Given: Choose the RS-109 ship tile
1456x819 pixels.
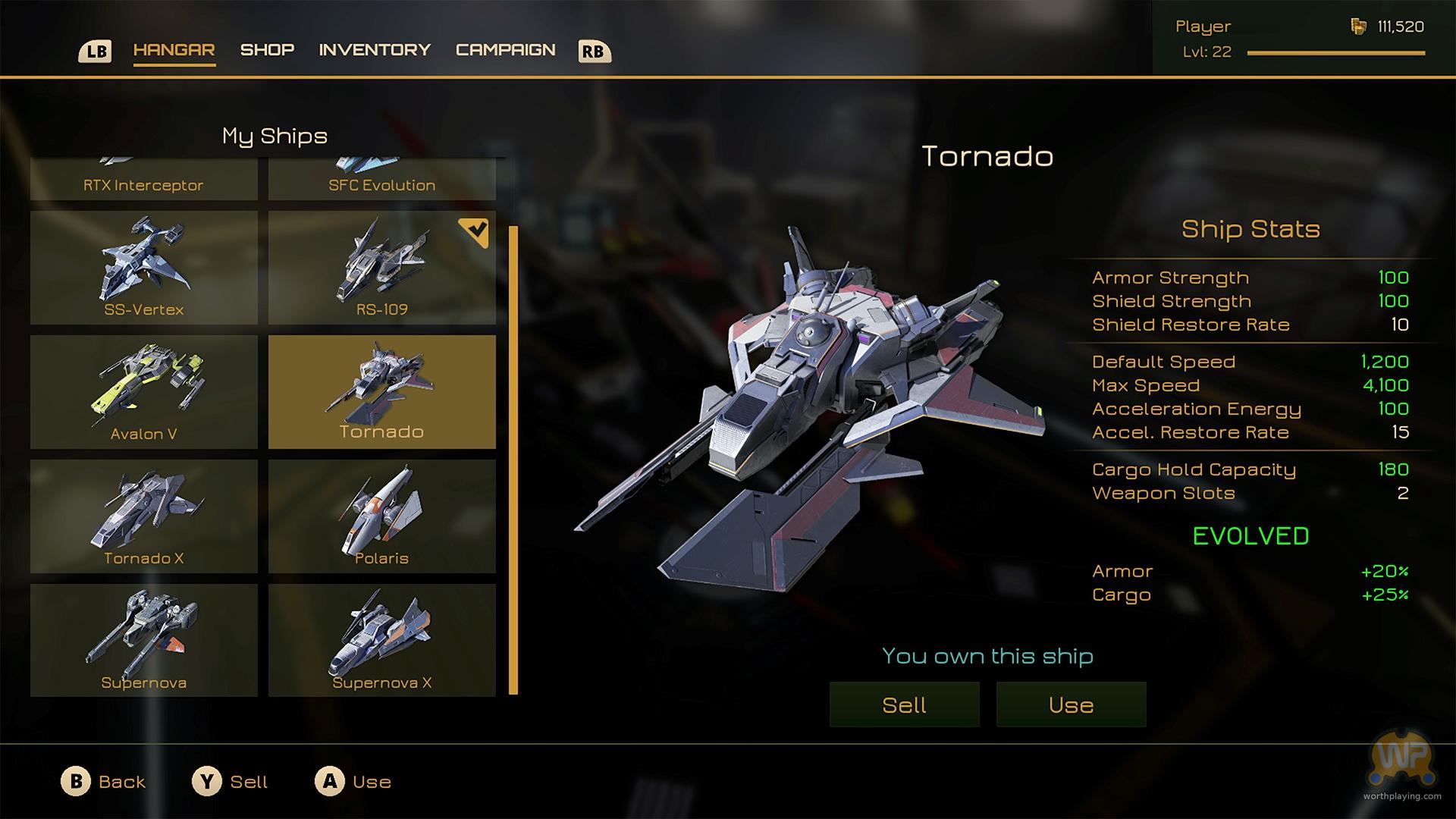Looking at the screenshot, I should click(381, 268).
